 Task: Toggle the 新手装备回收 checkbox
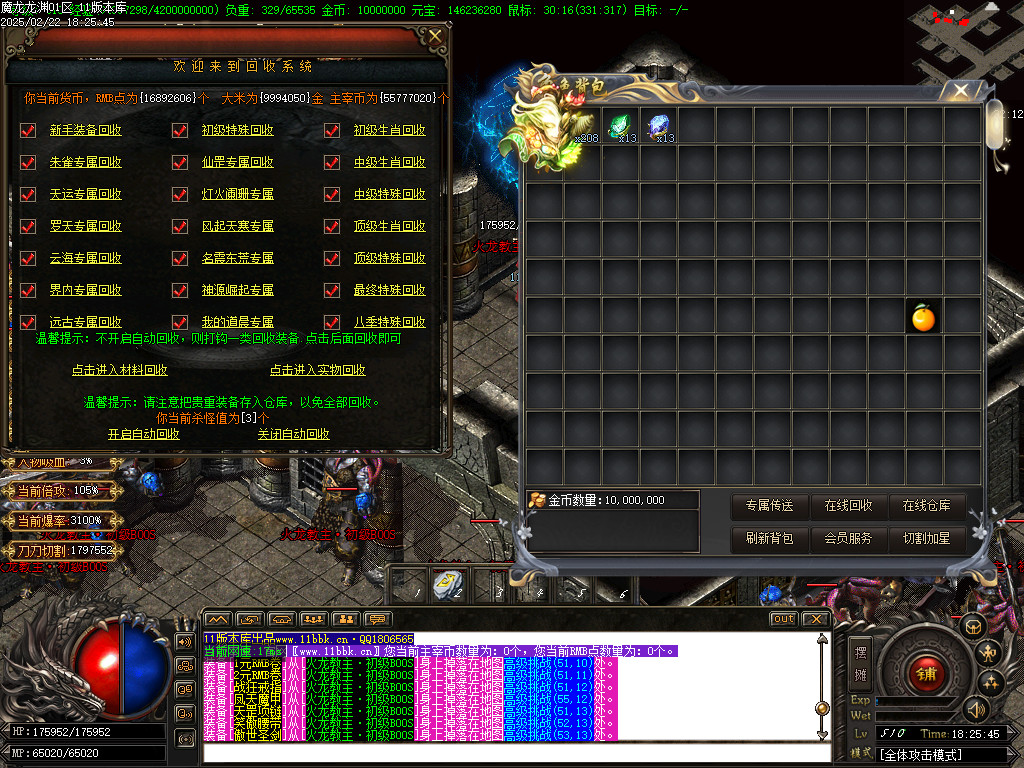point(28,130)
